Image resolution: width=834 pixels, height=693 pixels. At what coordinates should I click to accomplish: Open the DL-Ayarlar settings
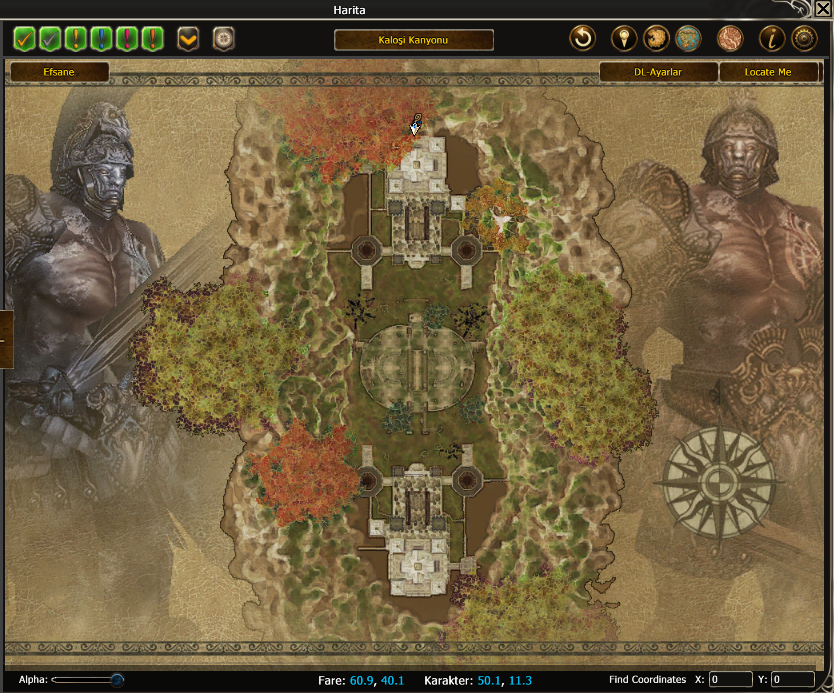click(x=658, y=72)
